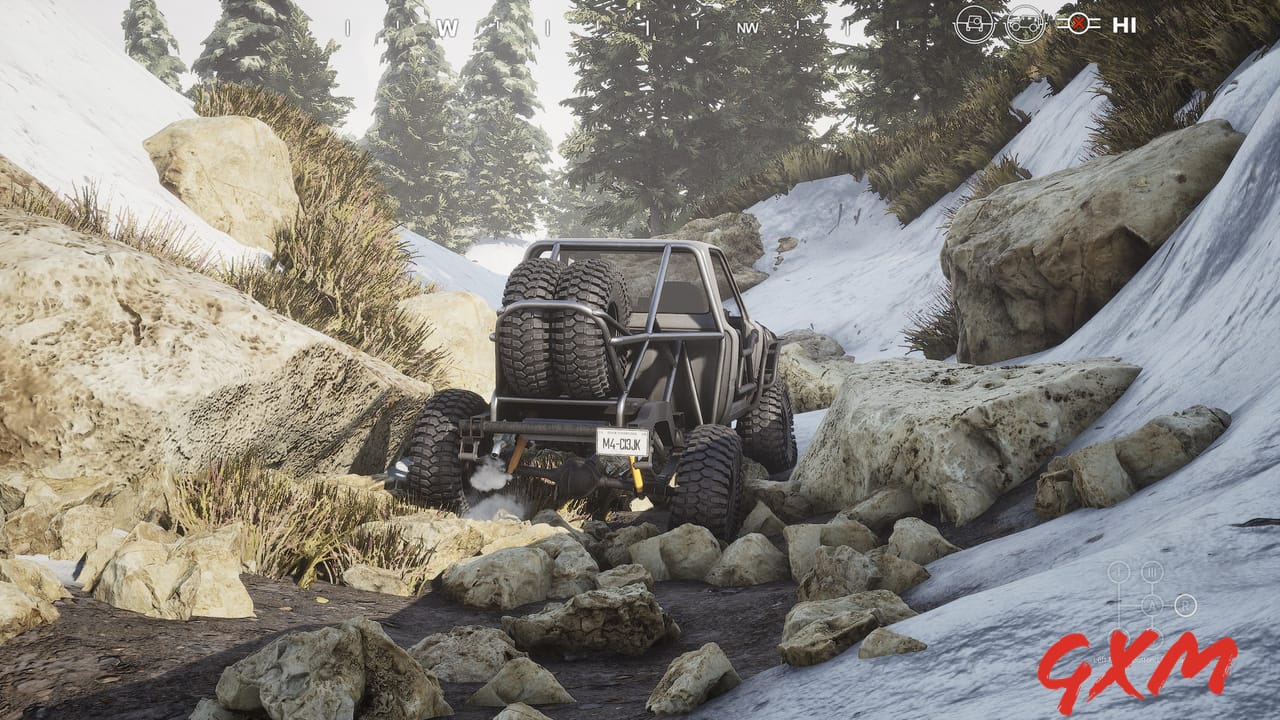Click gear 'A' in the gear selector

(1152, 605)
